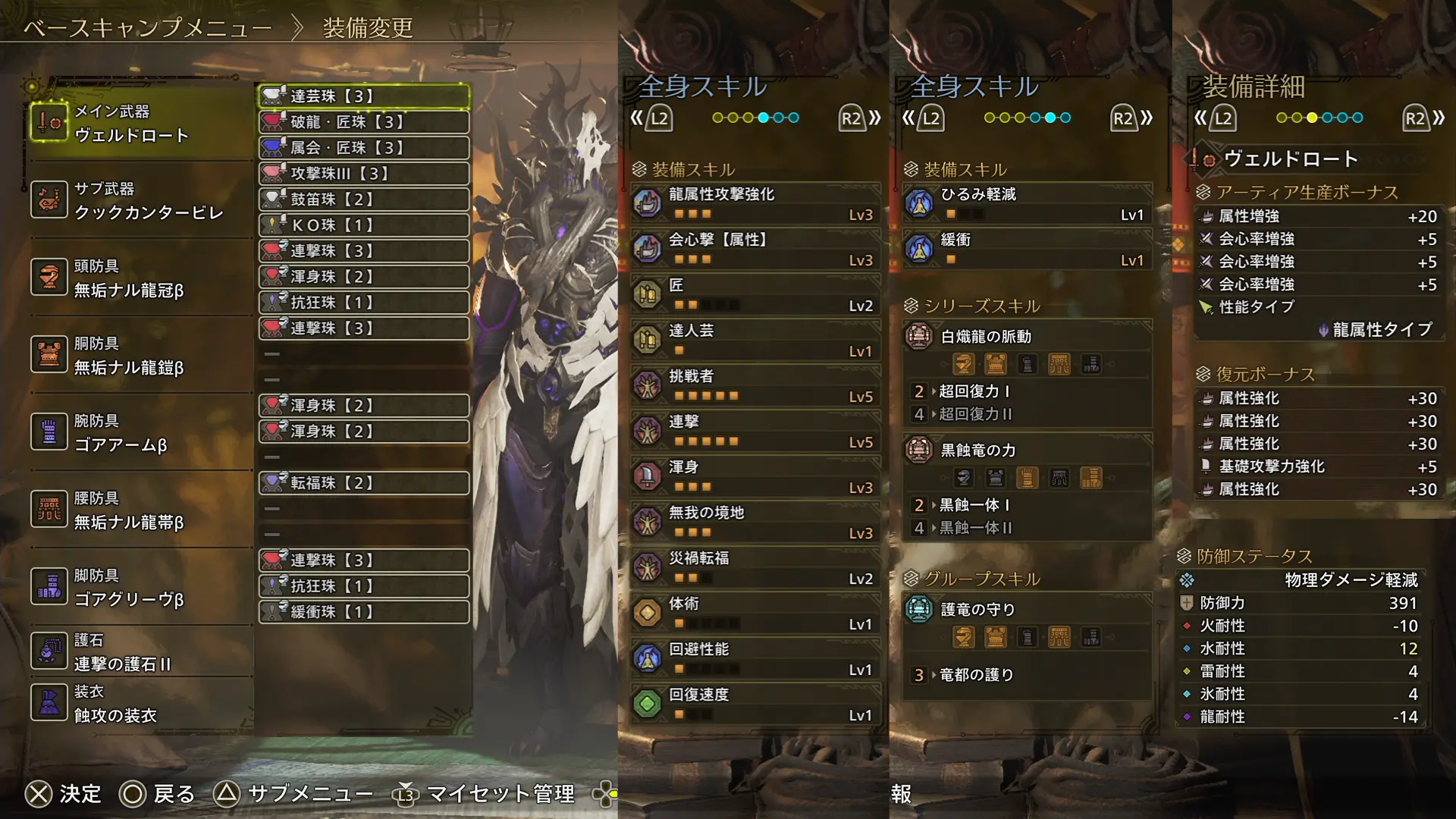Select the メイン武器 ヴェルドロート slot
This screenshot has width=1456, height=819.
point(140,123)
